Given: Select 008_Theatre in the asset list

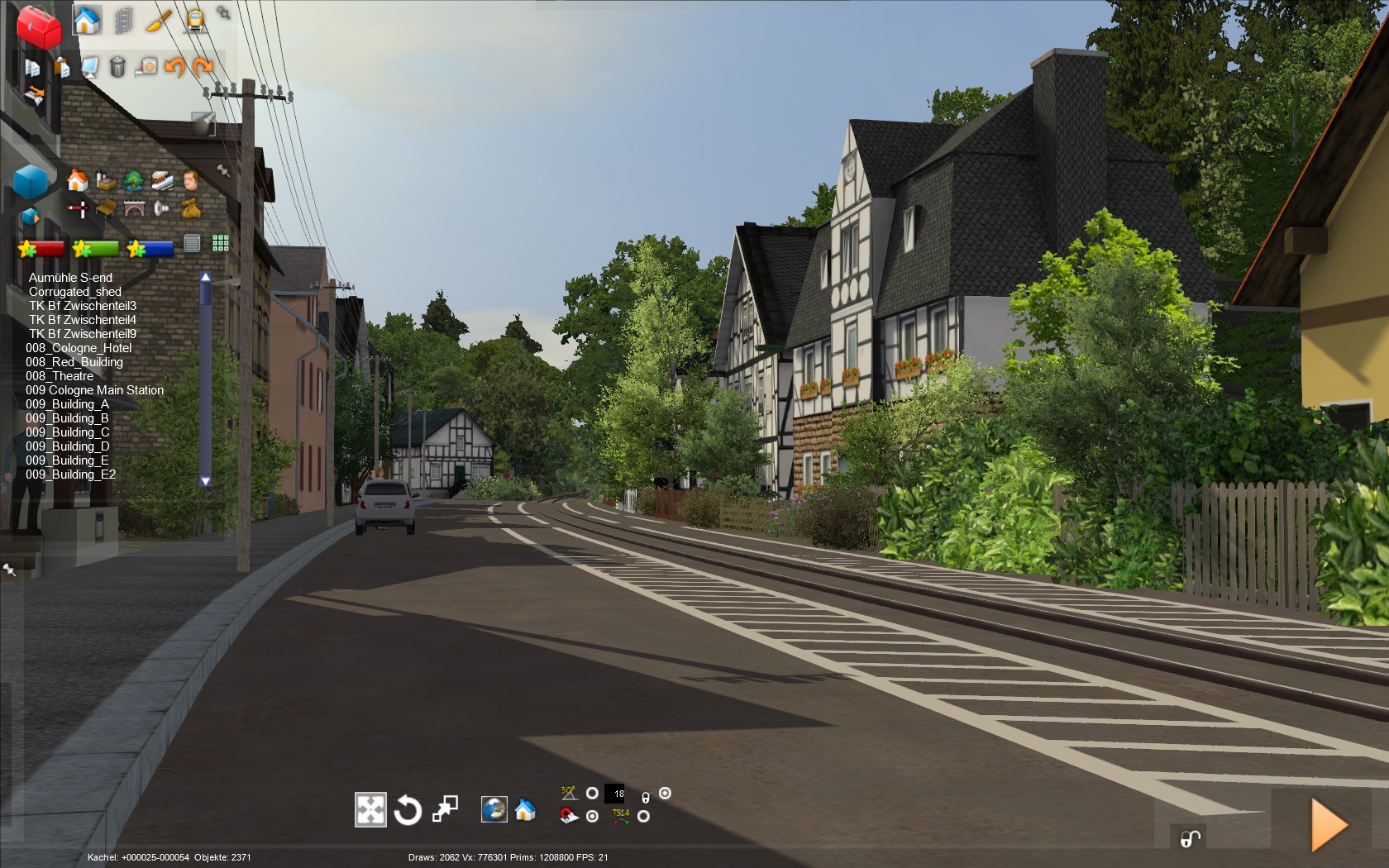Looking at the screenshot, I should click(60, 376).
